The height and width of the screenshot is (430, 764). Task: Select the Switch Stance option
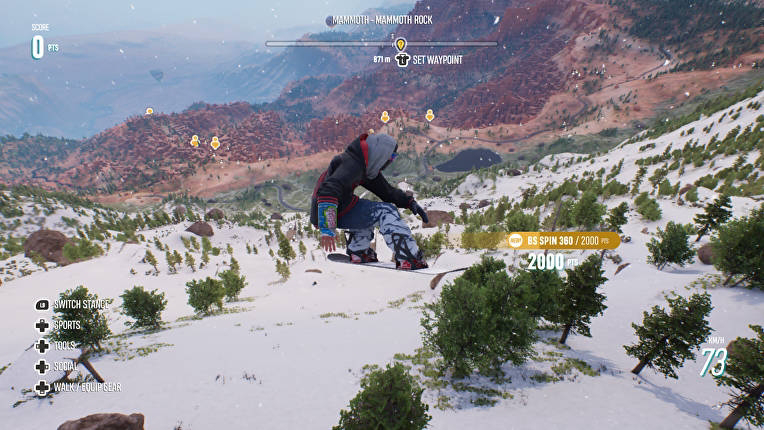coord(82,304)
